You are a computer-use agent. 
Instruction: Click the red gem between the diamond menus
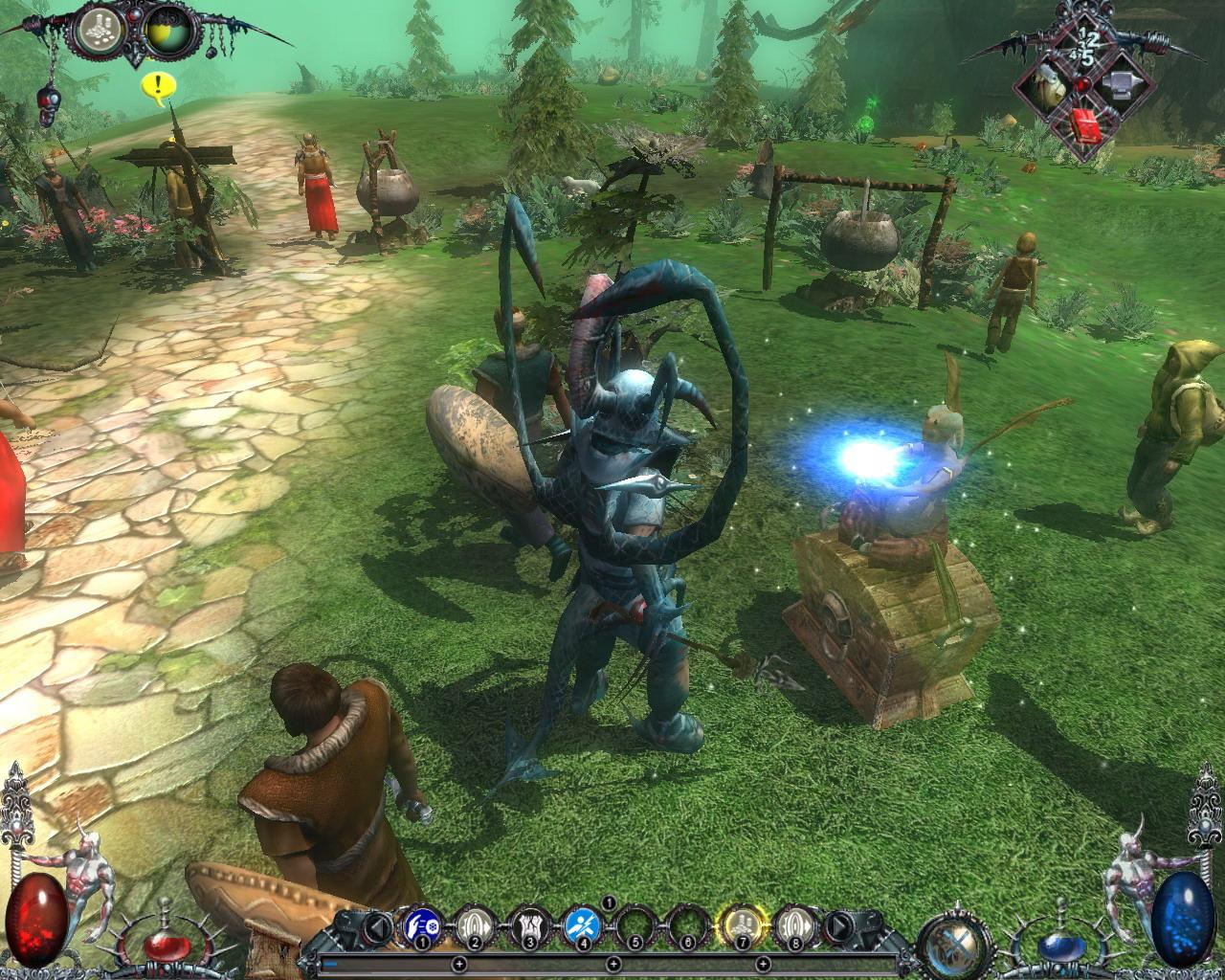1082,84
